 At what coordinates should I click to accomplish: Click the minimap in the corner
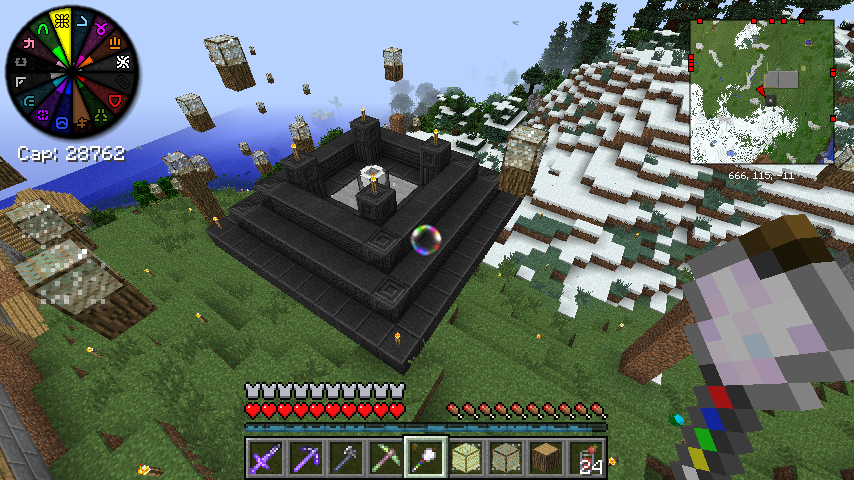coord(762,92)
